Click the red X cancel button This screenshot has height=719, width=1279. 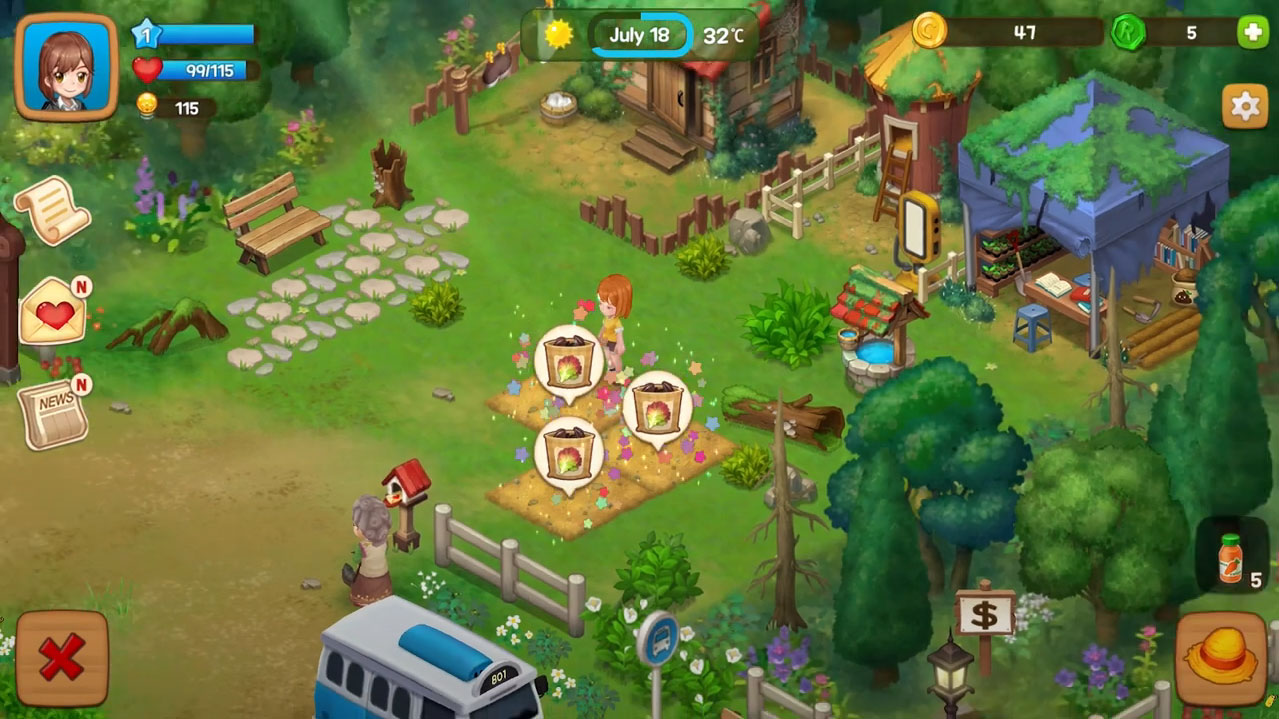point(62,658)
